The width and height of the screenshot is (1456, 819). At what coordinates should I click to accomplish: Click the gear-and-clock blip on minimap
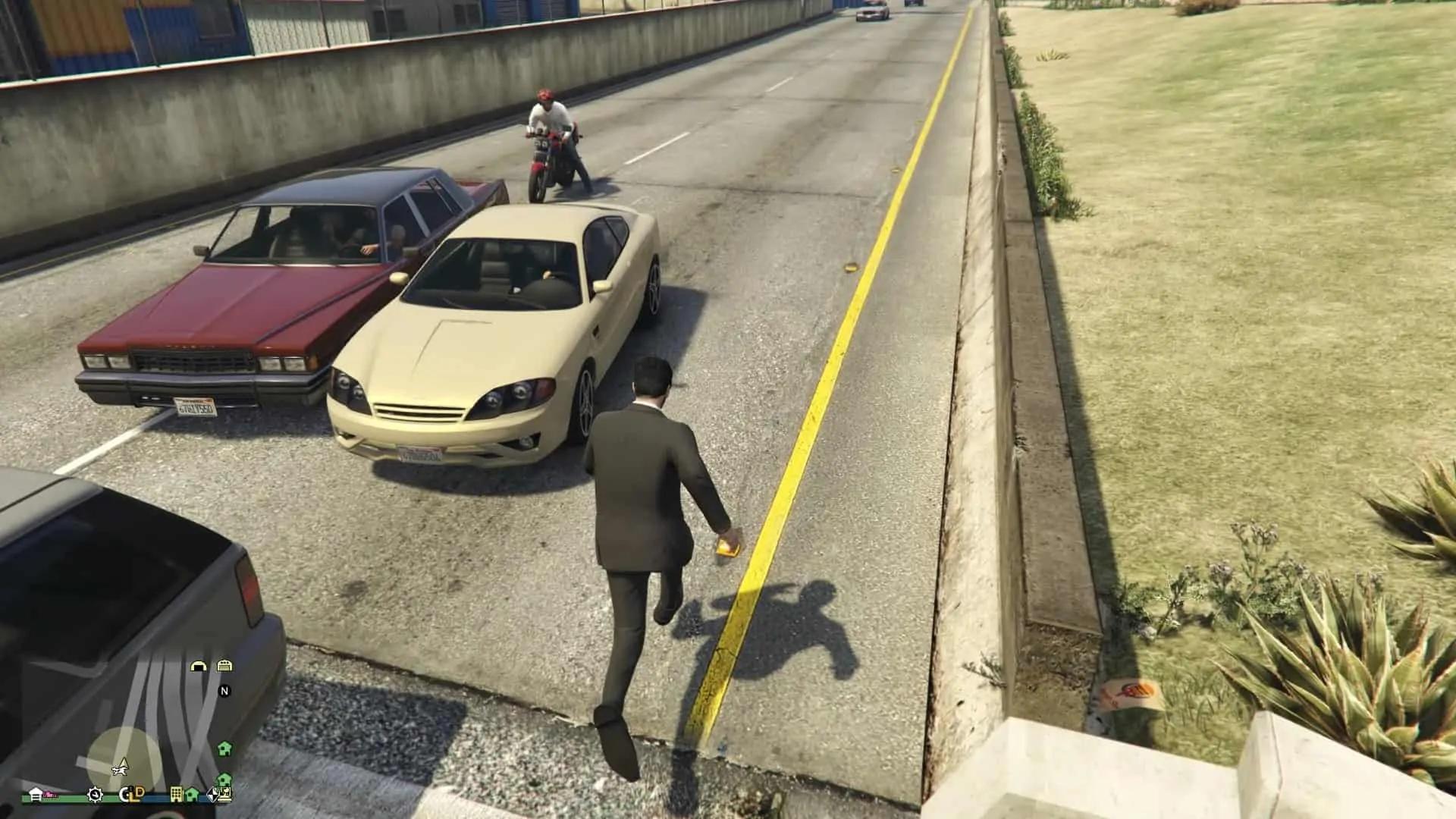[95, 794]
